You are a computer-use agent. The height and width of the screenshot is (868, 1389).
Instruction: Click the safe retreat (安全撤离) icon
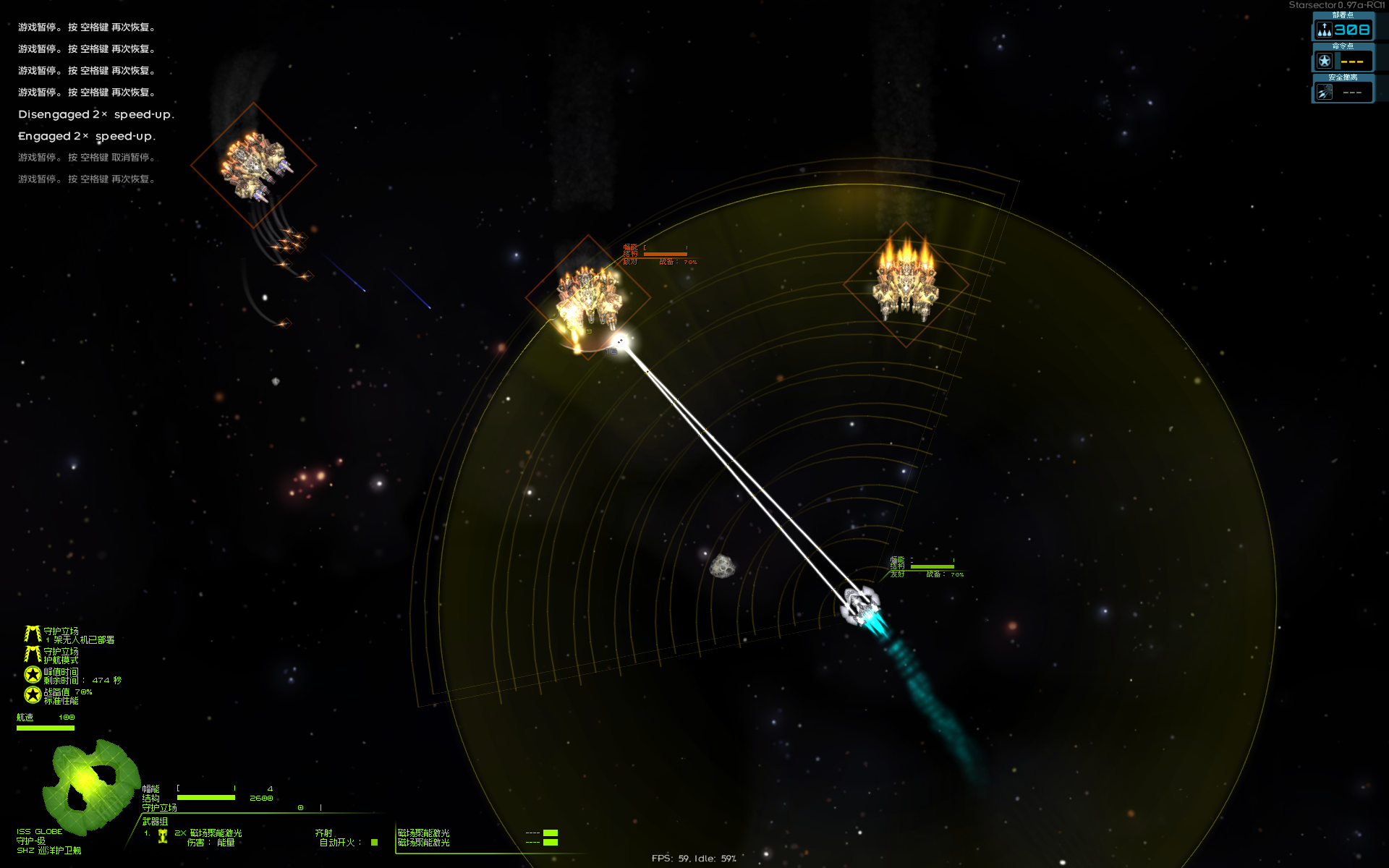(x=1324, y=93)
